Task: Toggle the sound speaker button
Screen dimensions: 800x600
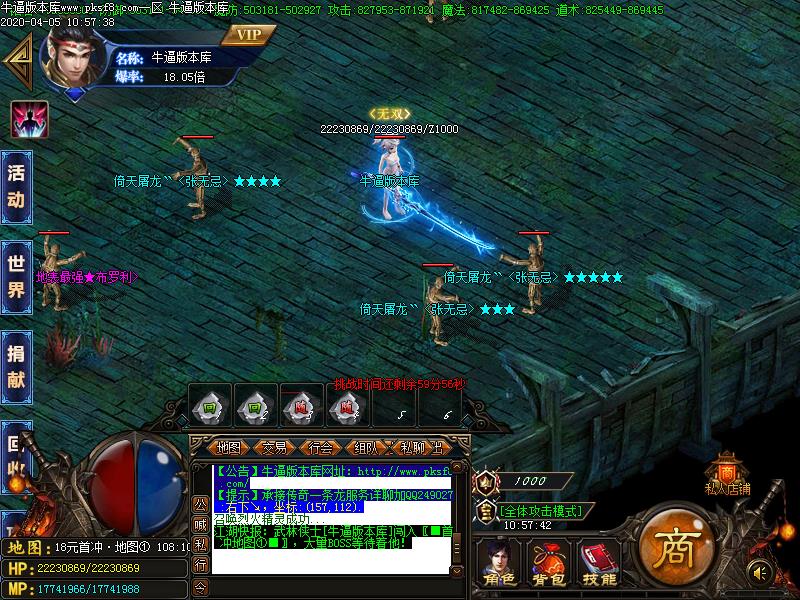Action: pos(760,572)
